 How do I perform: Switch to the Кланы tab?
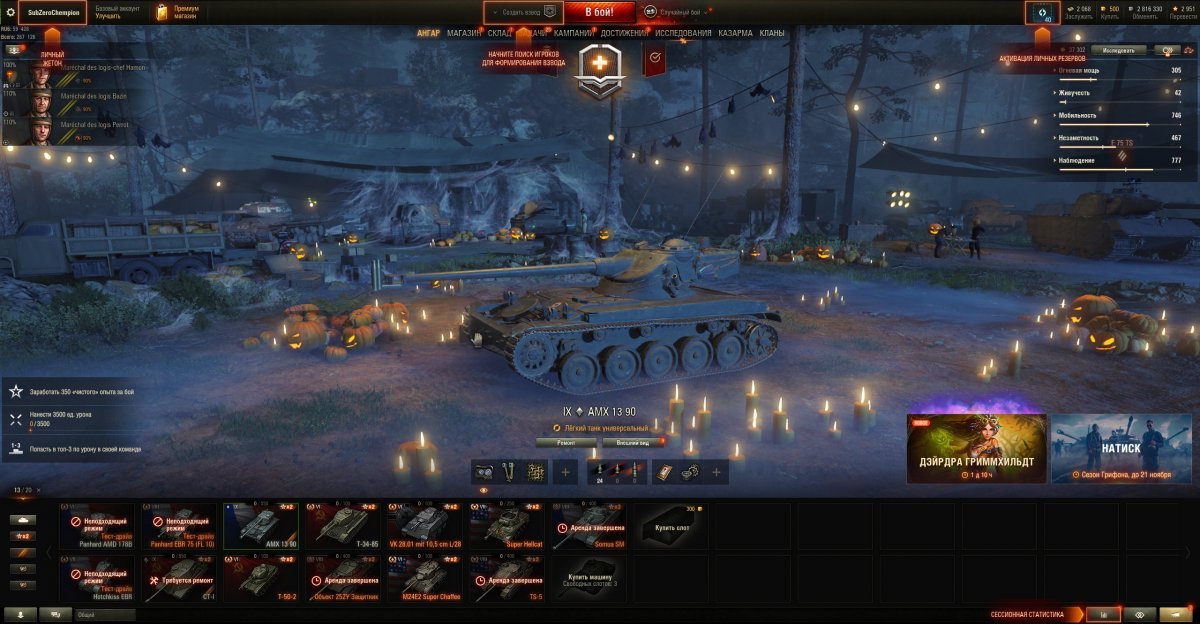[x=772, y=33]
